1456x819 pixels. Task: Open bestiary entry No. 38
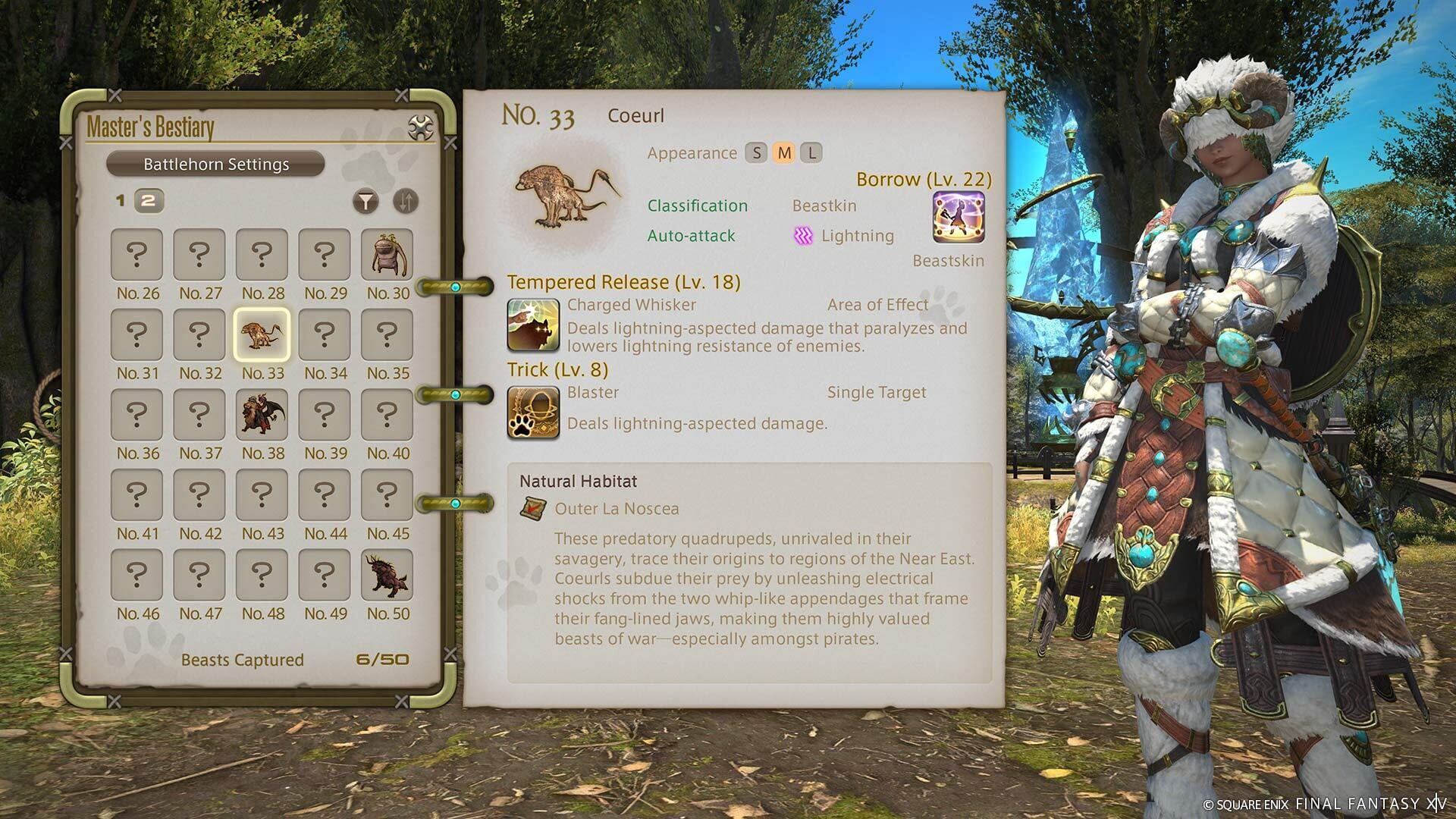pyautogui.click(x=262, y=415)
